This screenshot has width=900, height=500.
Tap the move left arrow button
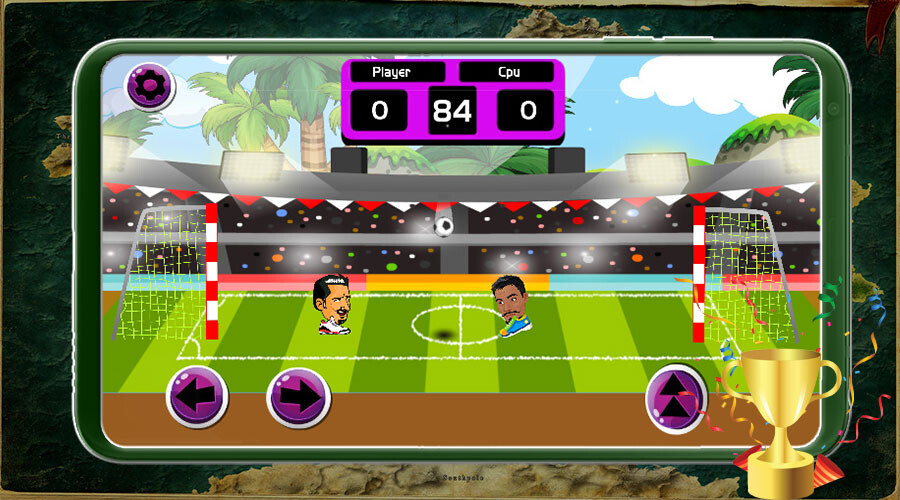coord(197,396)
